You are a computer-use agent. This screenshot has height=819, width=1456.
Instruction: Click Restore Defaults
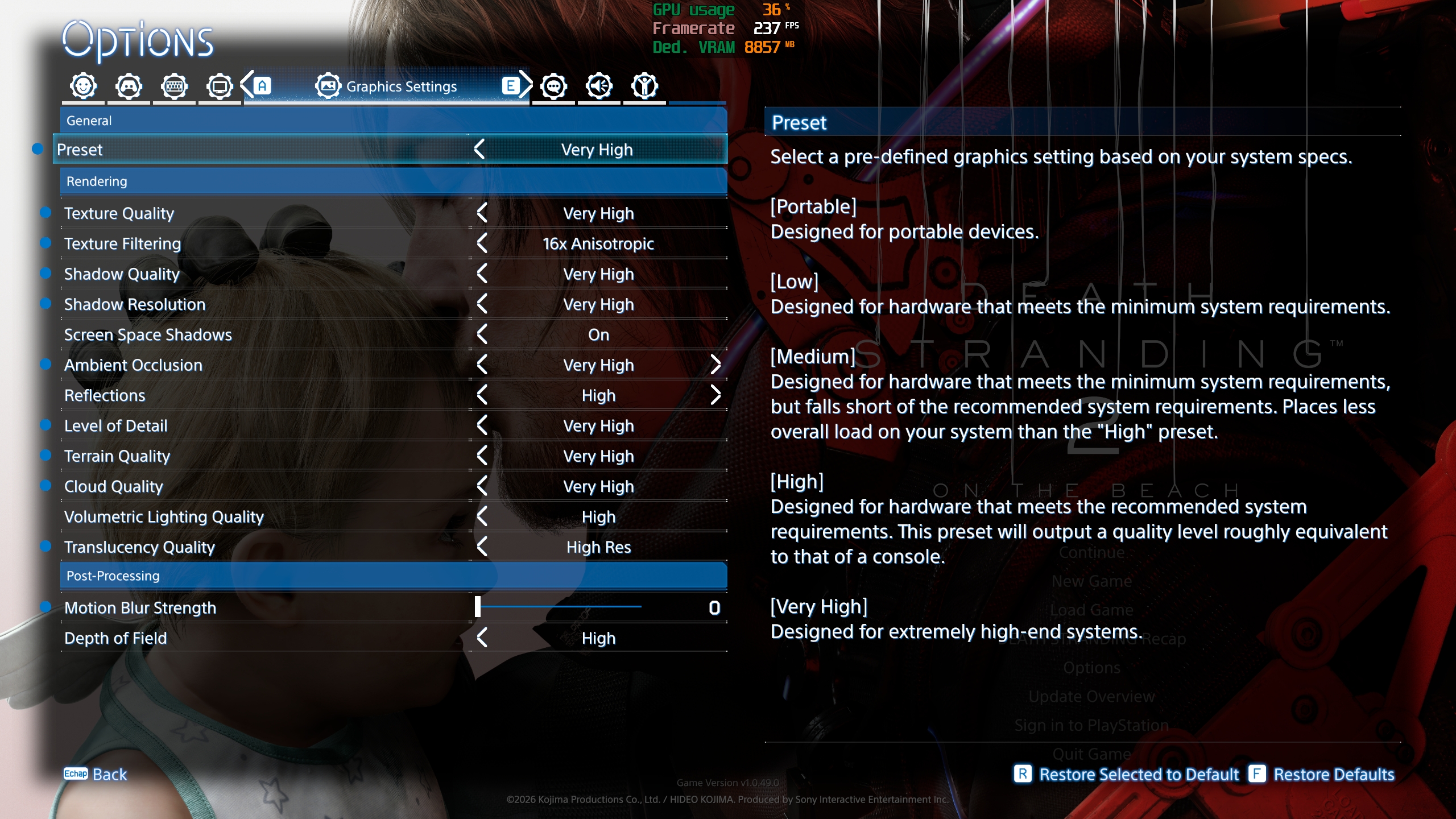(1334, 775)
